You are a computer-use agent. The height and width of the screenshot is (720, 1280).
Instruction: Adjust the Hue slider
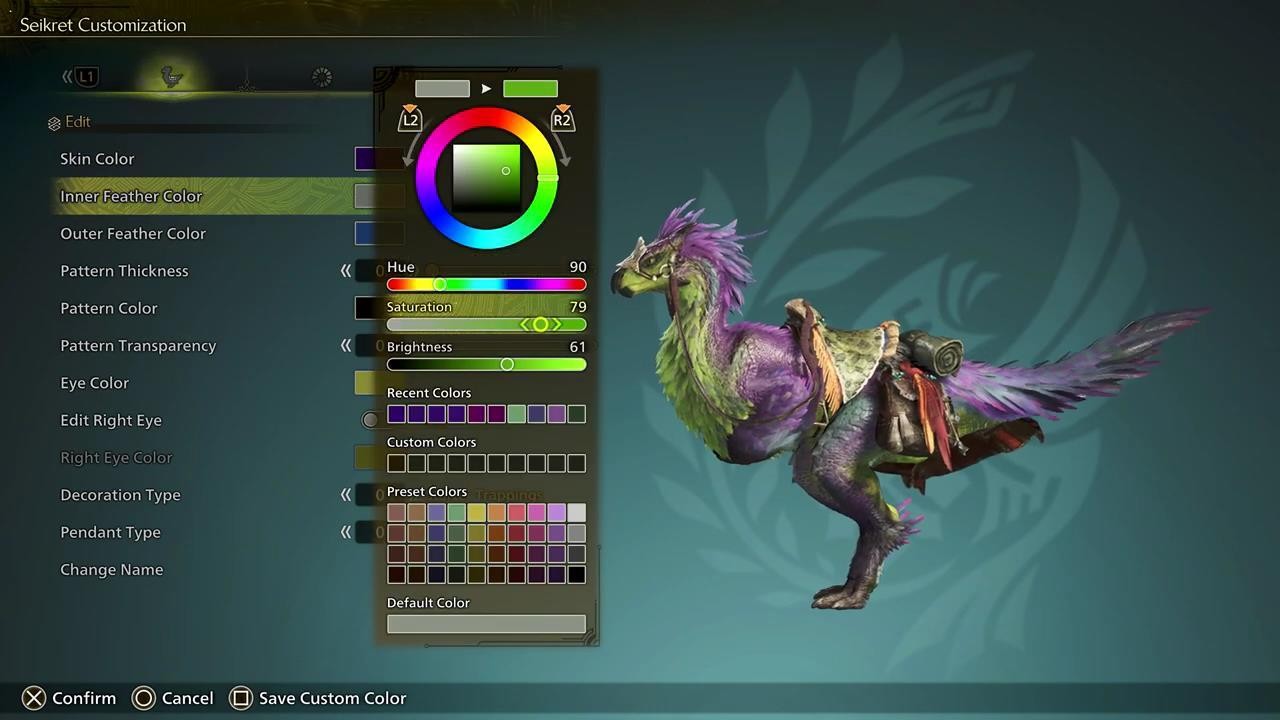click(x=440, y=285)
